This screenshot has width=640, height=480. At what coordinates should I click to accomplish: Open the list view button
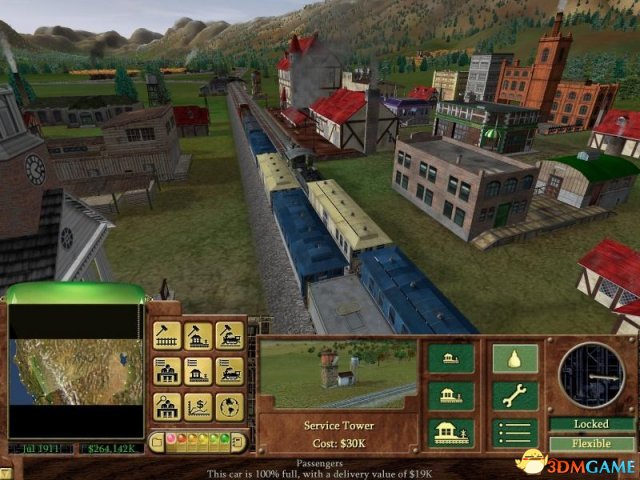[514, 432]
